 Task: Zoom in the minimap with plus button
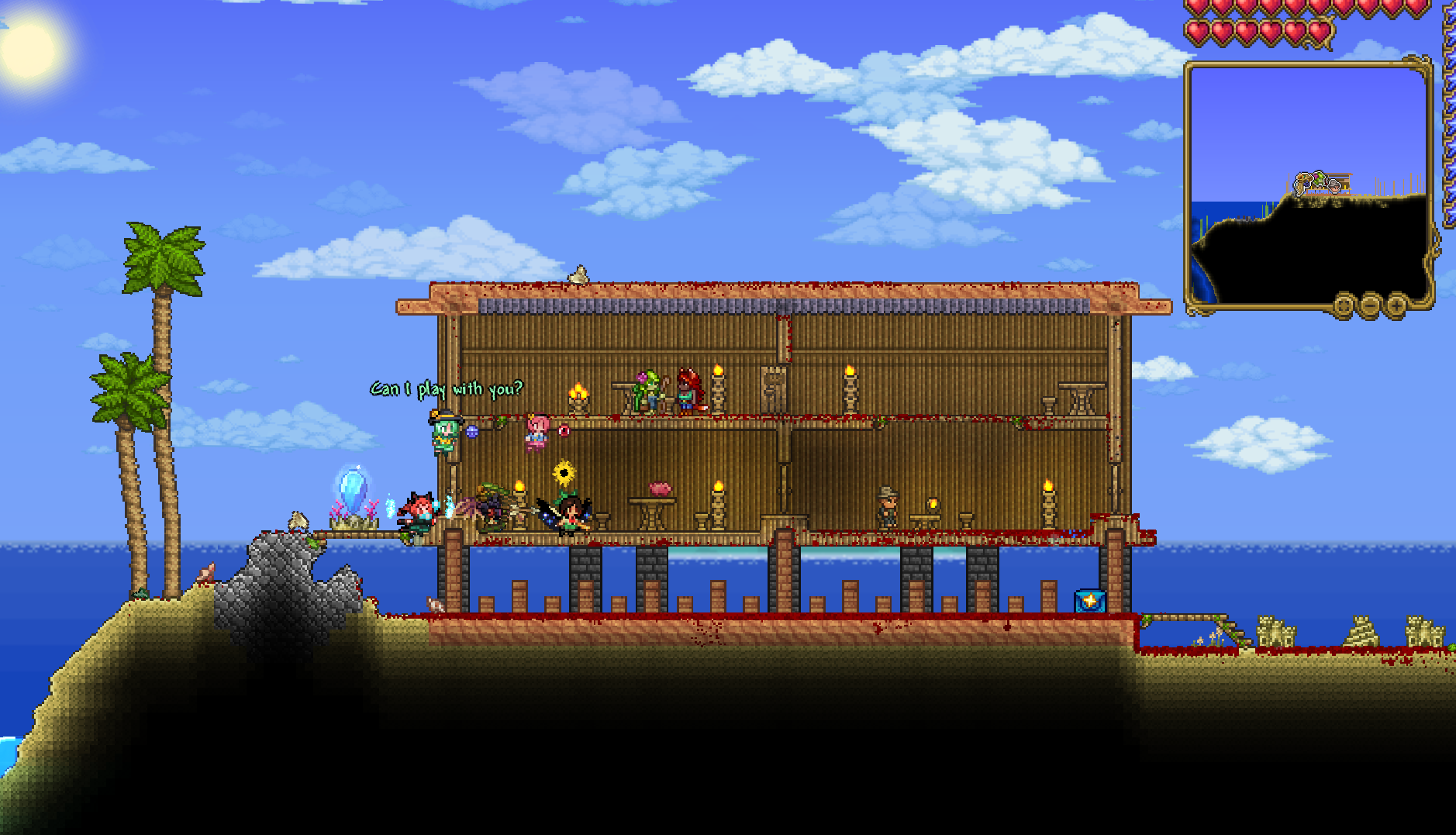click(x=1396, y=305)
